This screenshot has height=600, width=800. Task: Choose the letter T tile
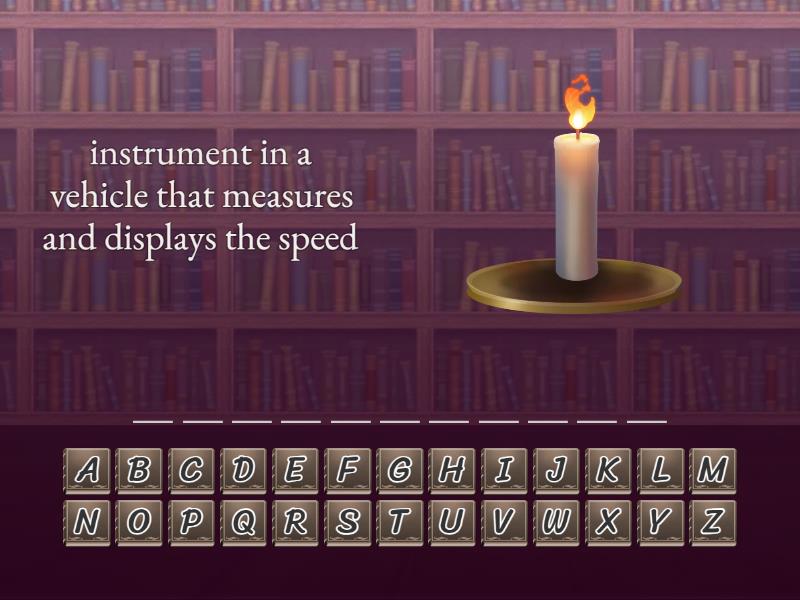[x=400, y=522]
